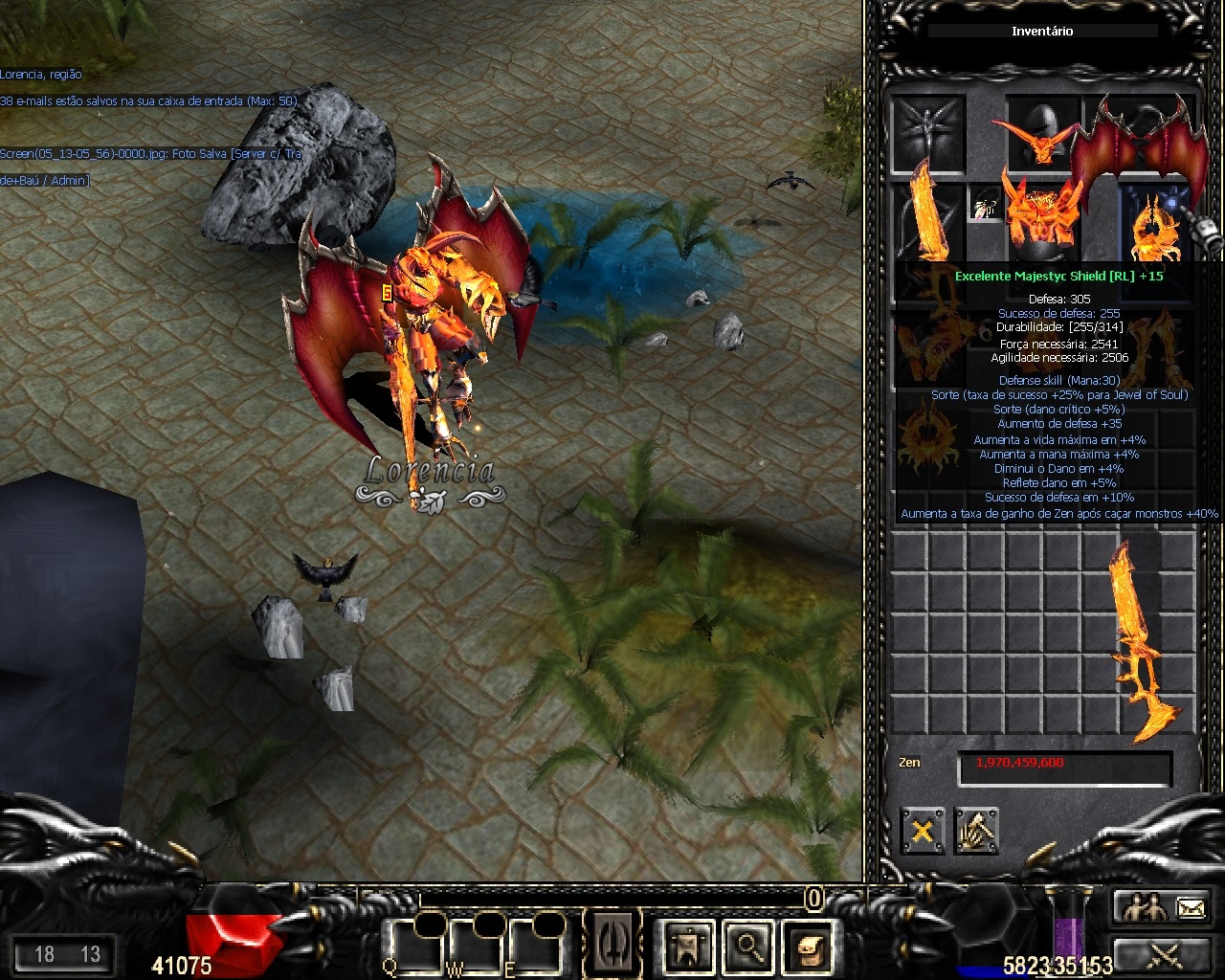Open the scroll icon button
This screenshot has width=1225, height=980.
pyautogui.click(x=806, y=946)
